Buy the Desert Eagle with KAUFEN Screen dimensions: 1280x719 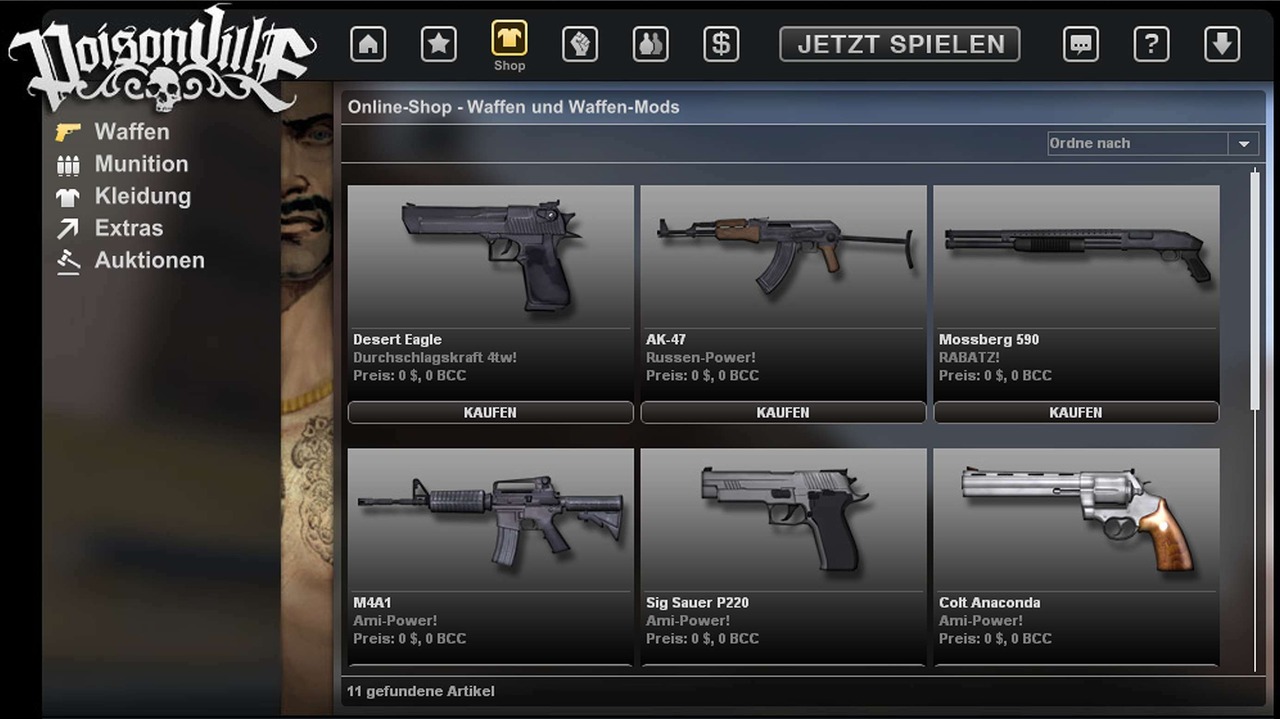pyautogui.click(x=490, y=412)
